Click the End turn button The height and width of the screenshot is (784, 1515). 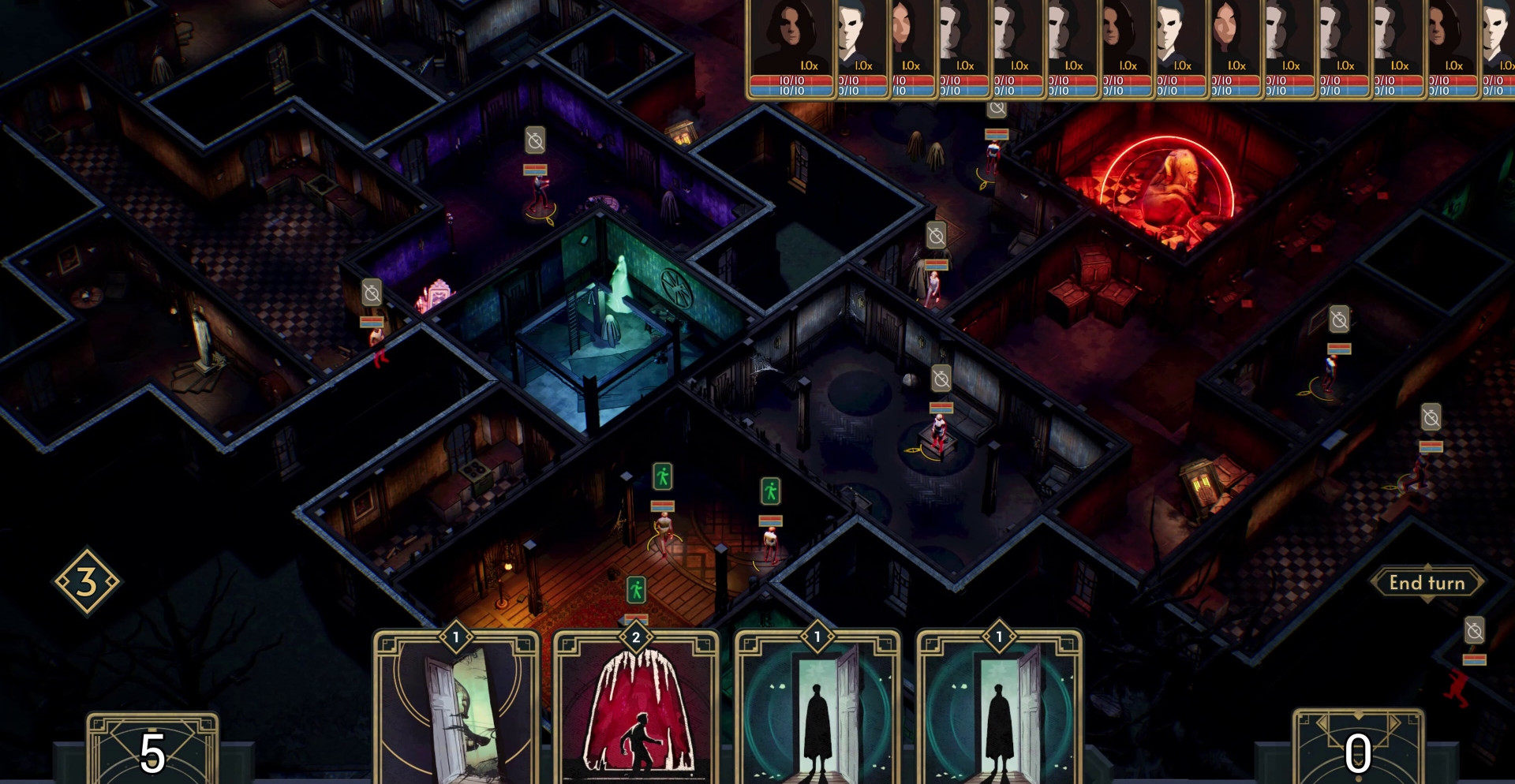click(x=1427, y=583)
